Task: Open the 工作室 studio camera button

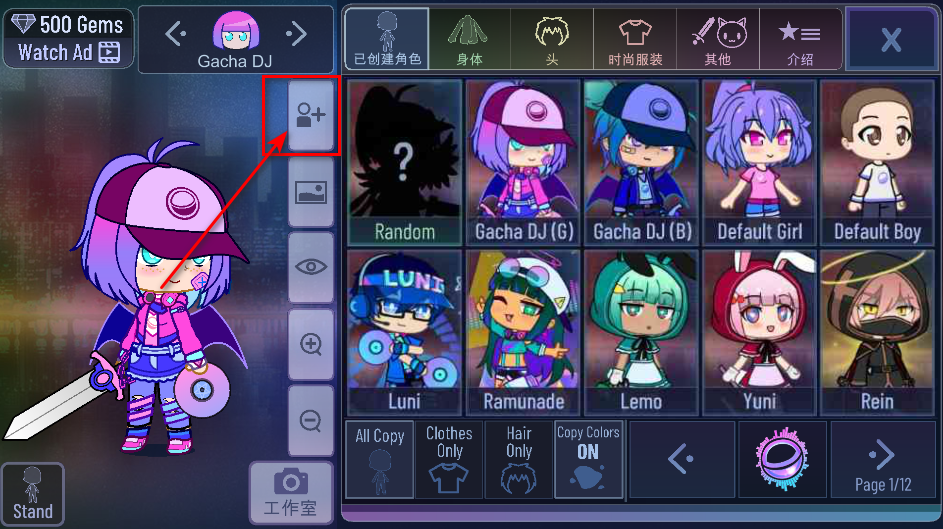Action: 290,491
